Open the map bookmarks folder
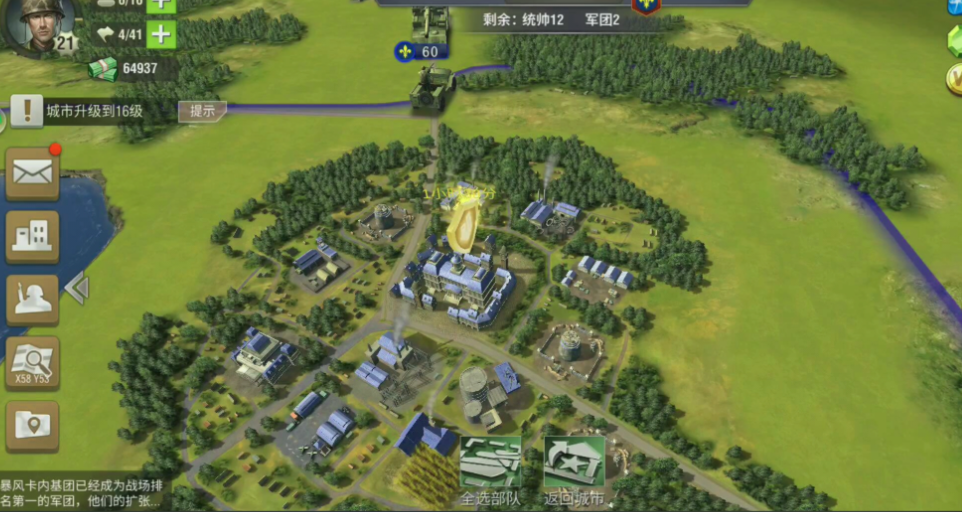The height and width of the screenshot is (512, 962). tap(33, 425)
